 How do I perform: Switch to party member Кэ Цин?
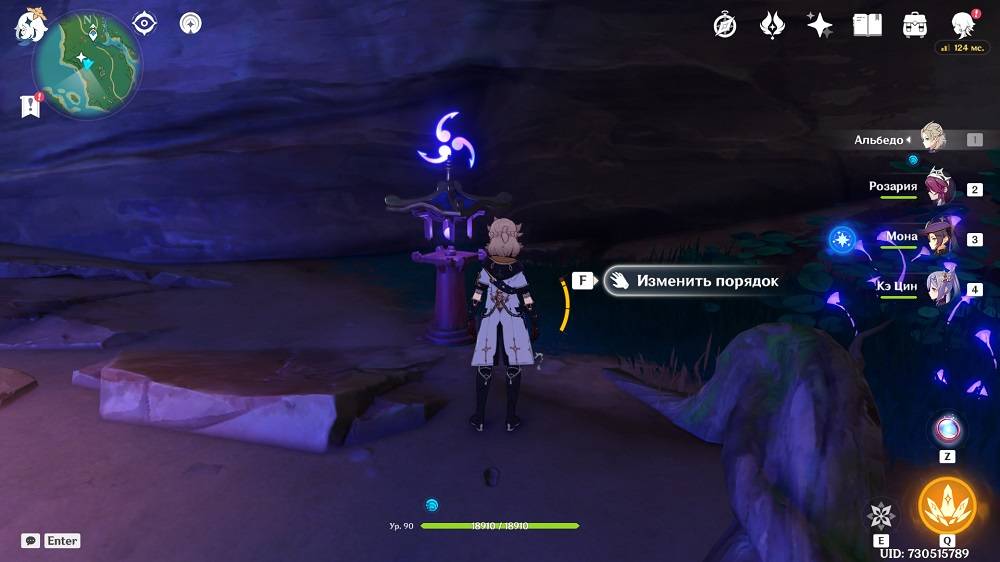938,288
